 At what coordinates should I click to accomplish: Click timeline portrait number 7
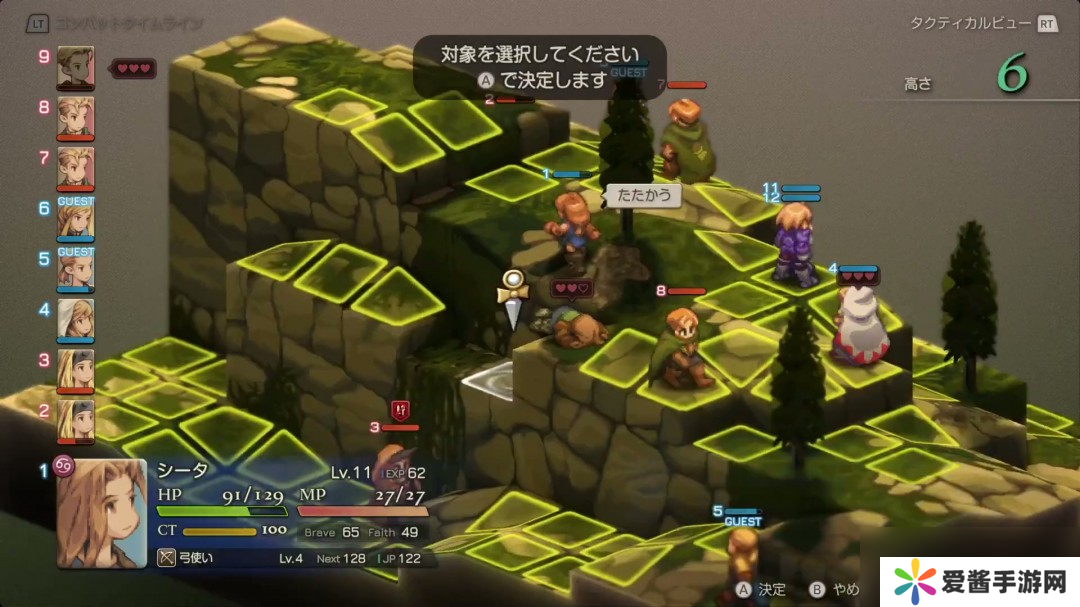(76, 168)
